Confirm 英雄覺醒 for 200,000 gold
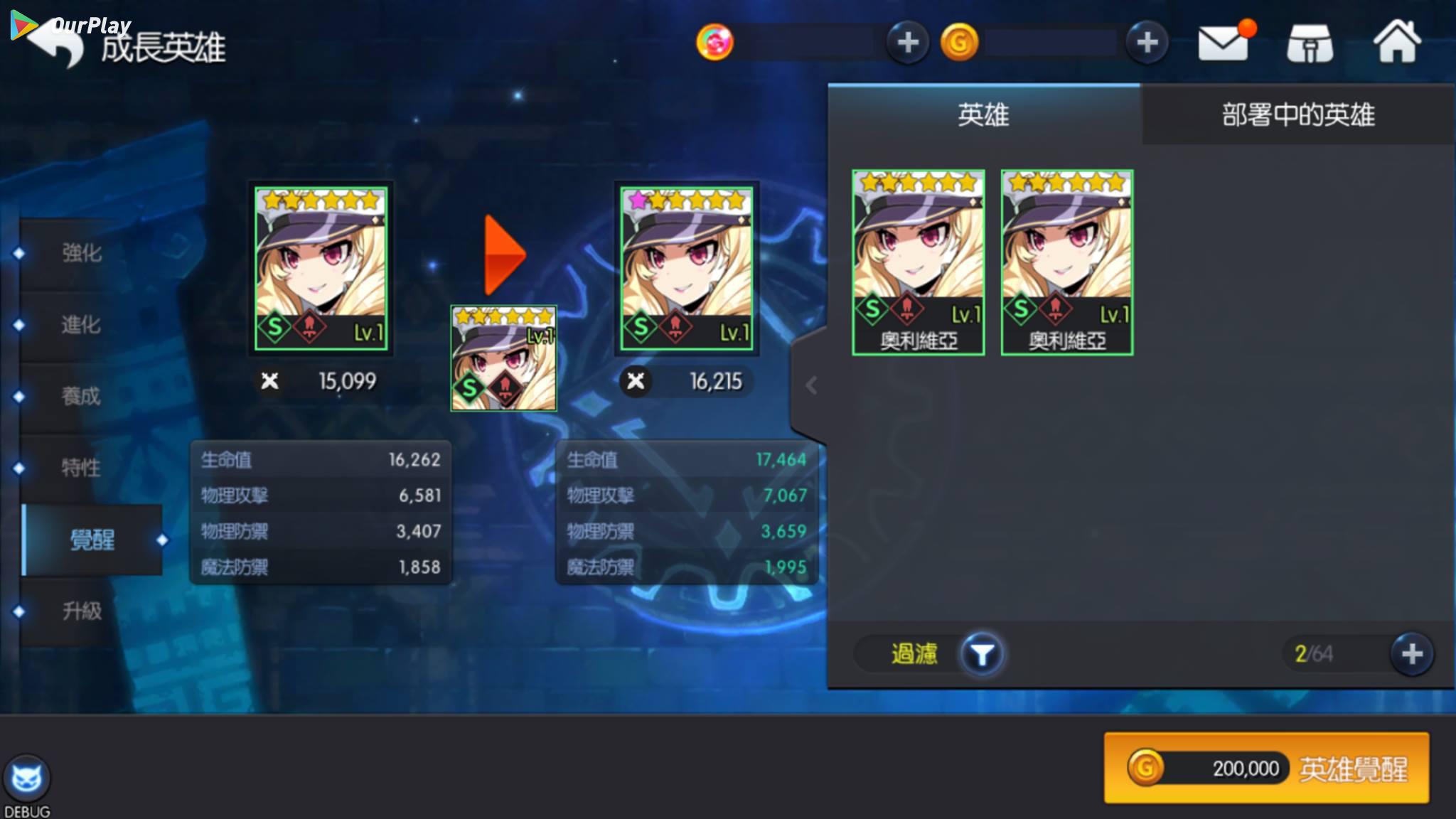Screen dimensions: 1456x819 [1266, 769]
